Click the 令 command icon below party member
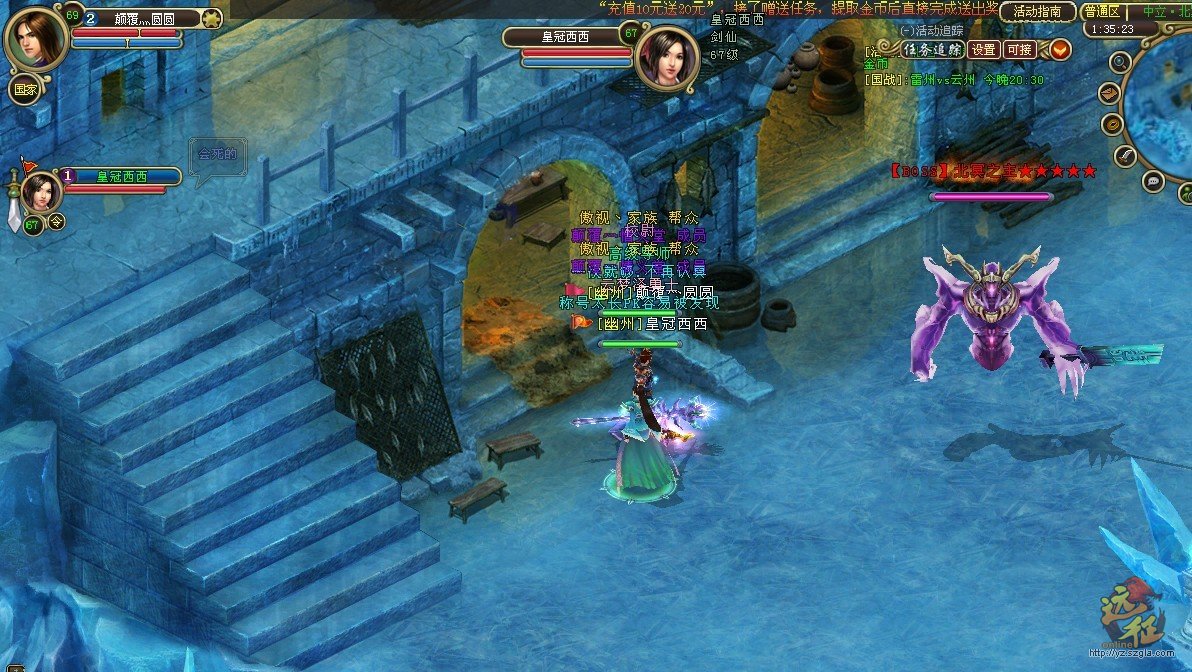This screenshot has height=672, width=1192. coord(57,222)
